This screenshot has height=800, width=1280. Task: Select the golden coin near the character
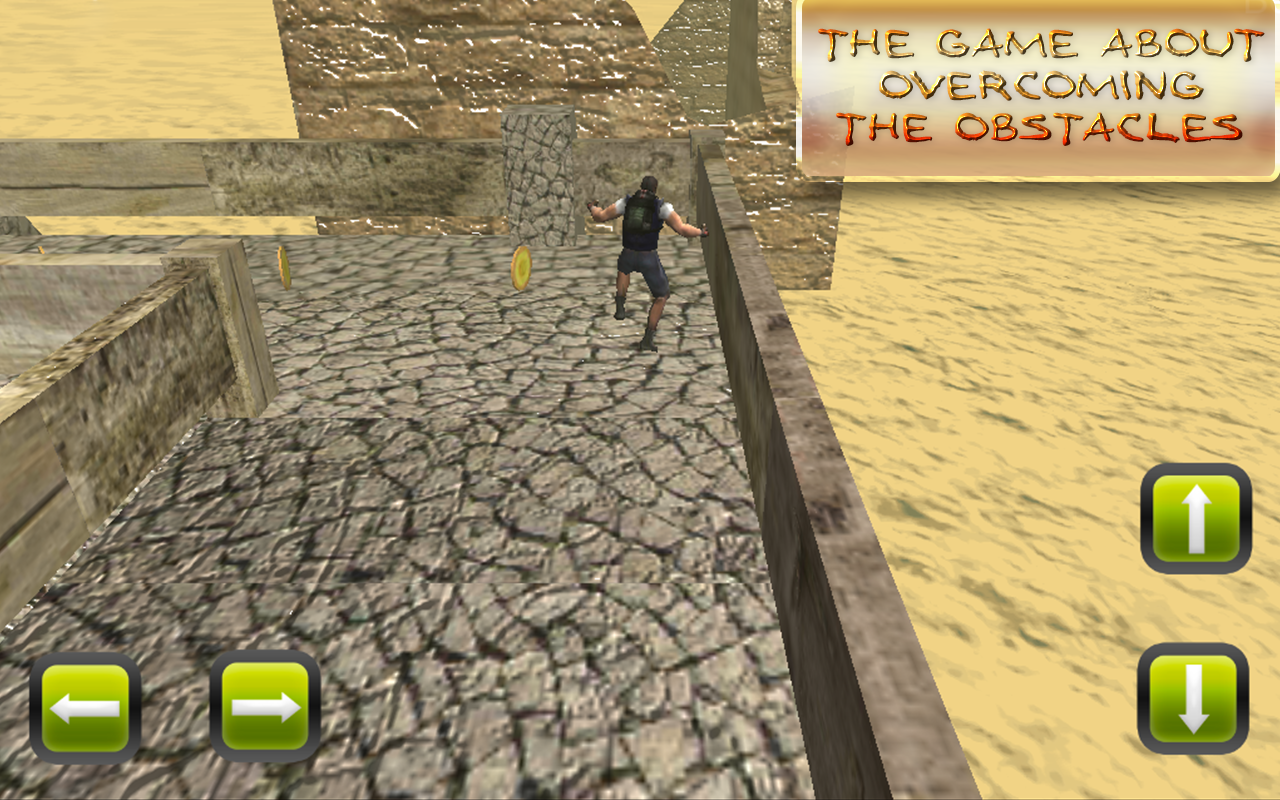click(x=521, y=268)
